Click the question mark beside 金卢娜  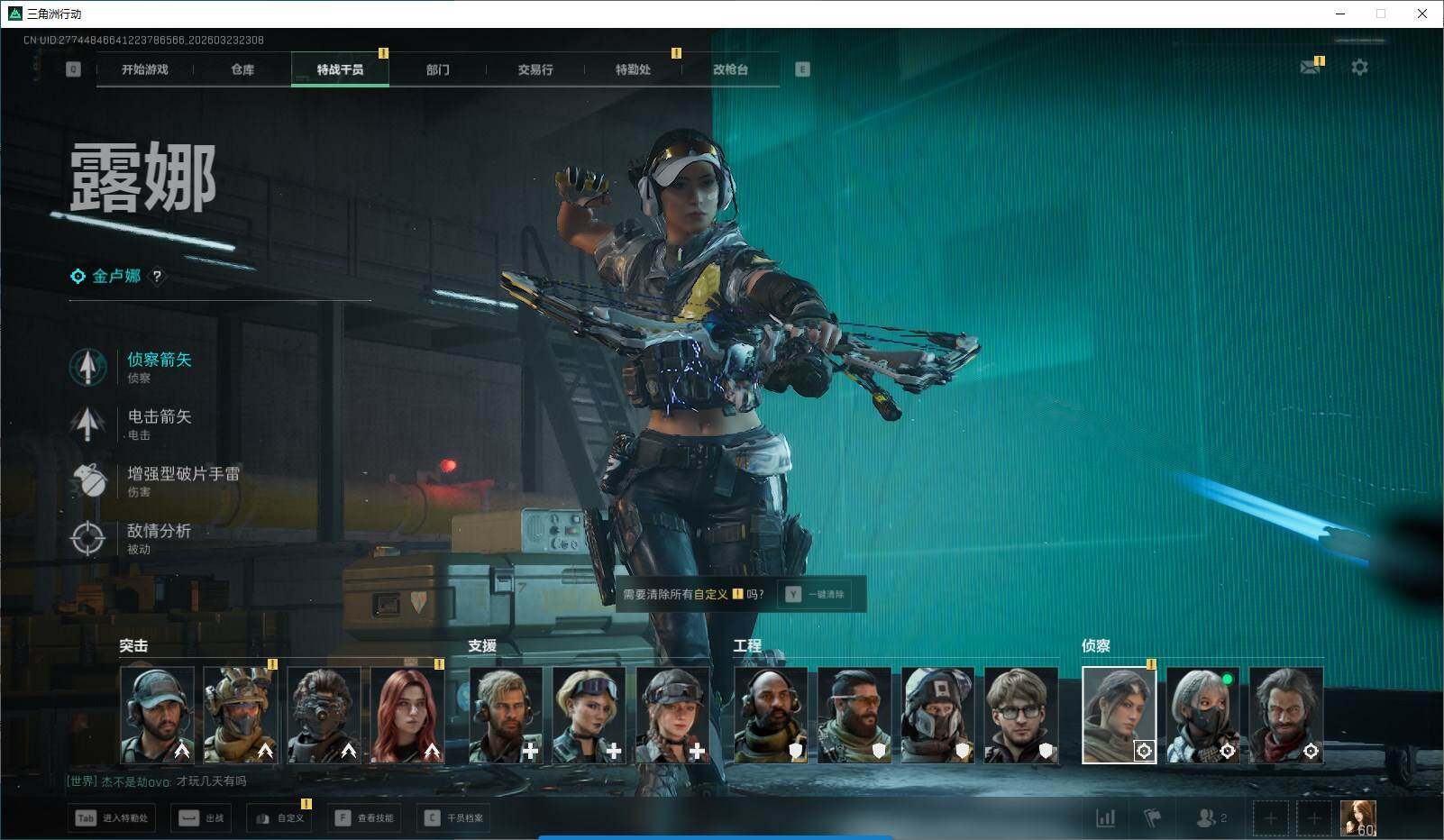click(157, 277)
